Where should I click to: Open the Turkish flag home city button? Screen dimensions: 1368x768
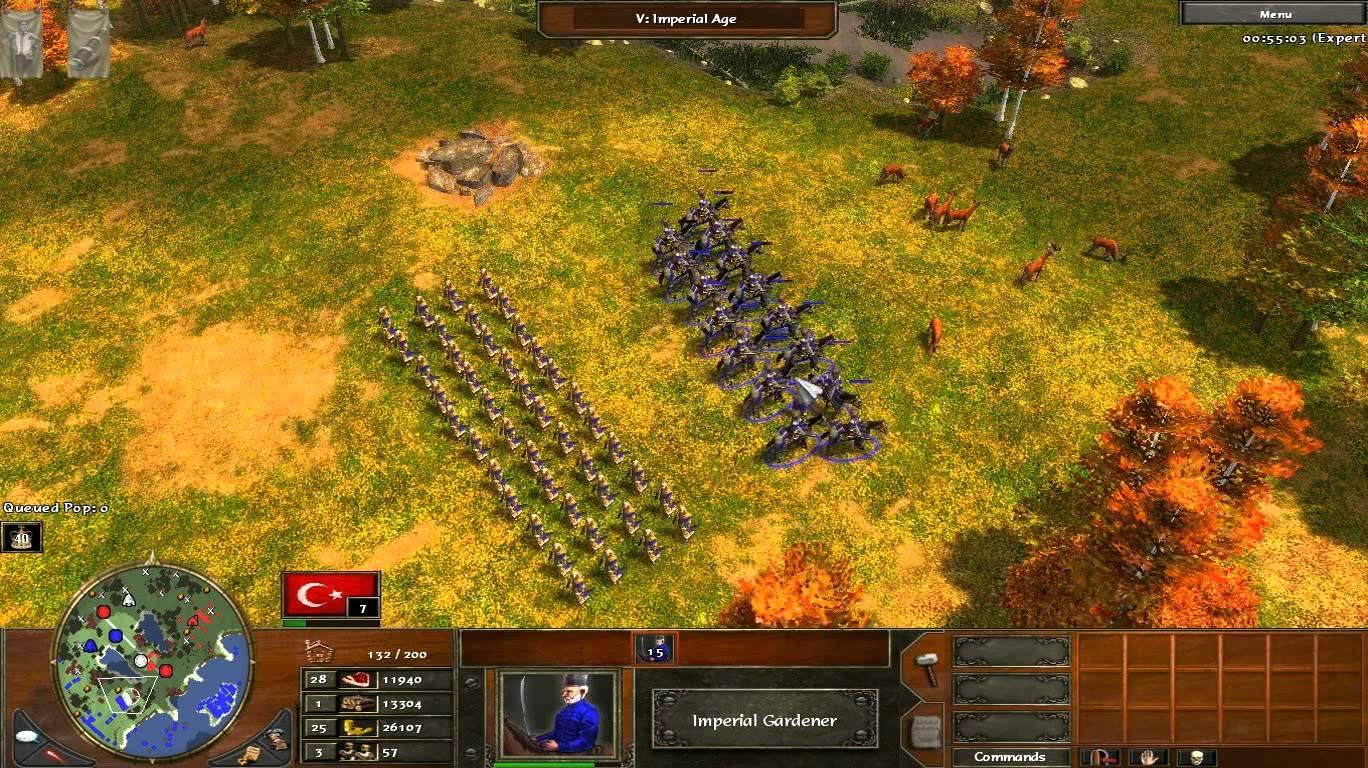coord(330,594)
